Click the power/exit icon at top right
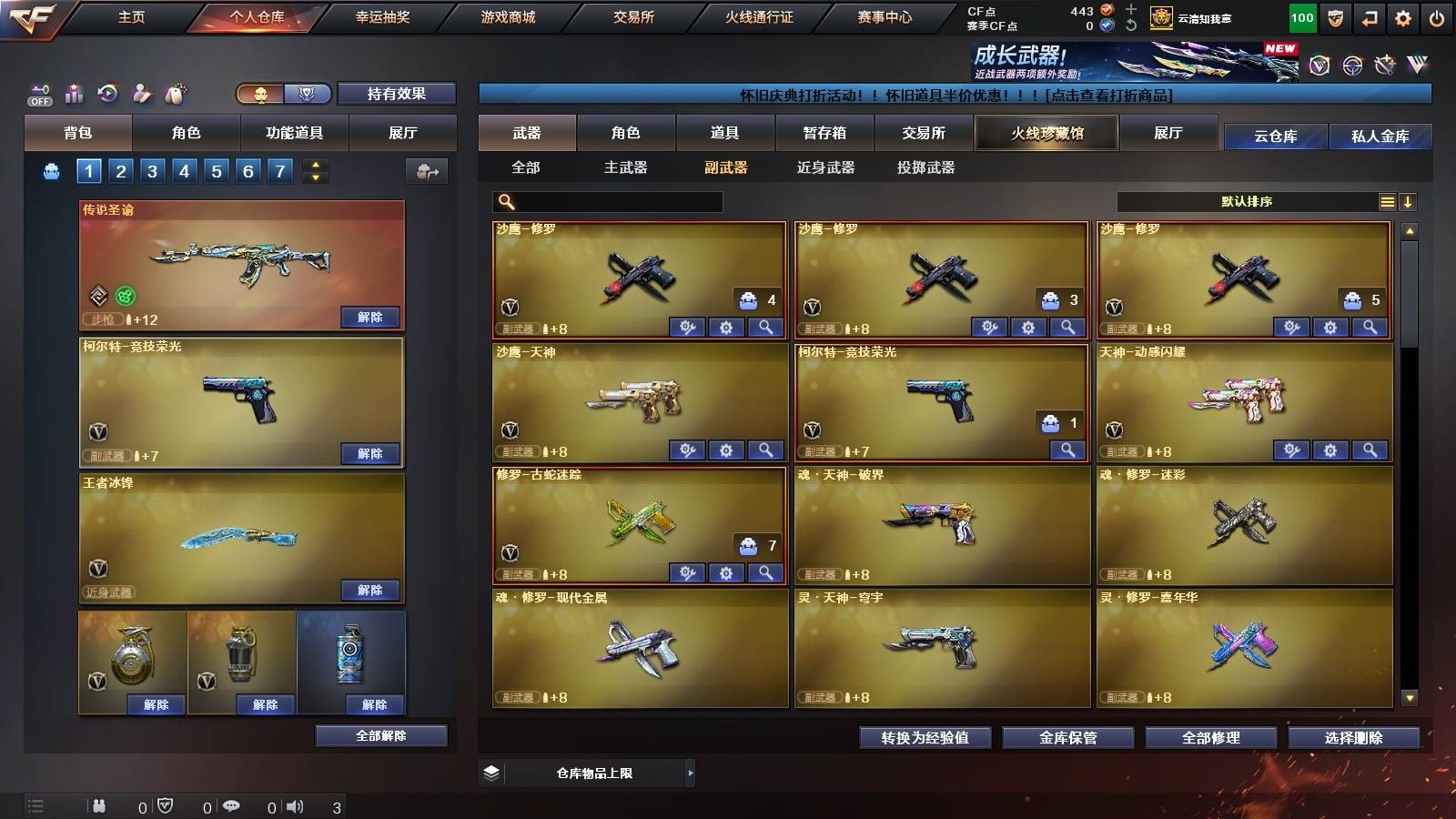 [x=1438, y=16]
